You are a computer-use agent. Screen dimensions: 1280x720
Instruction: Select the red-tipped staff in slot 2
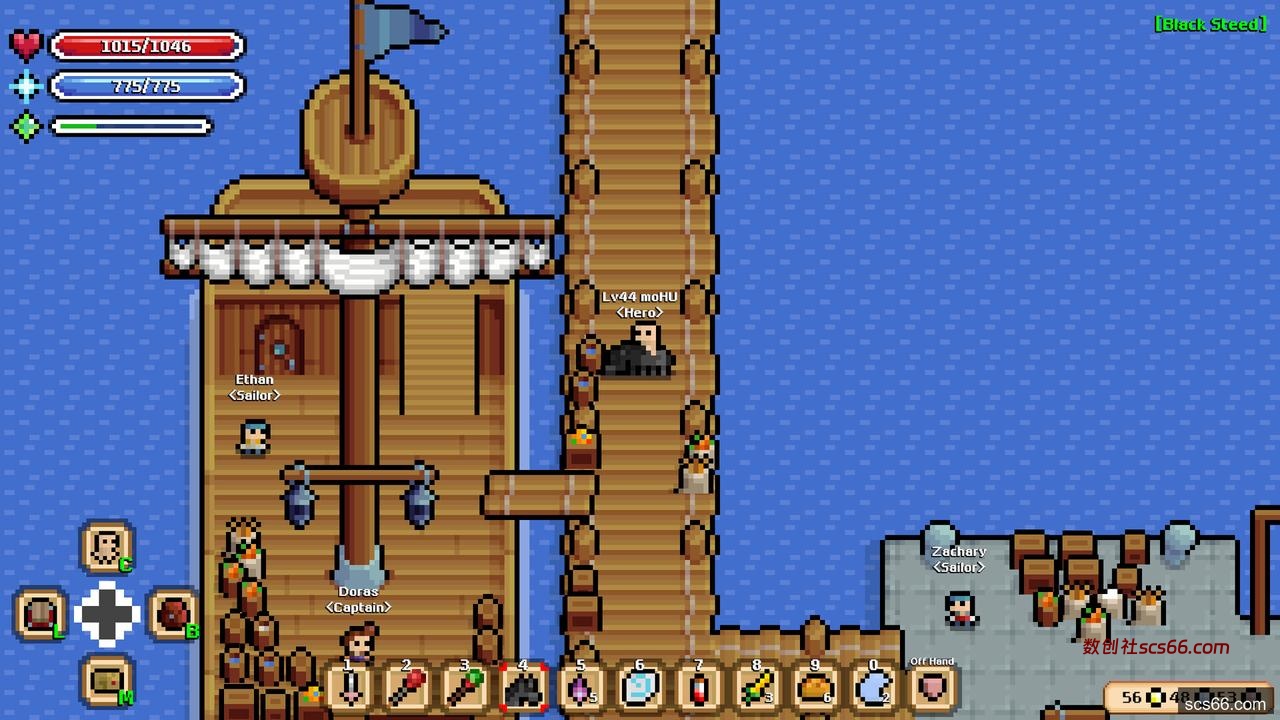point(408,687)
